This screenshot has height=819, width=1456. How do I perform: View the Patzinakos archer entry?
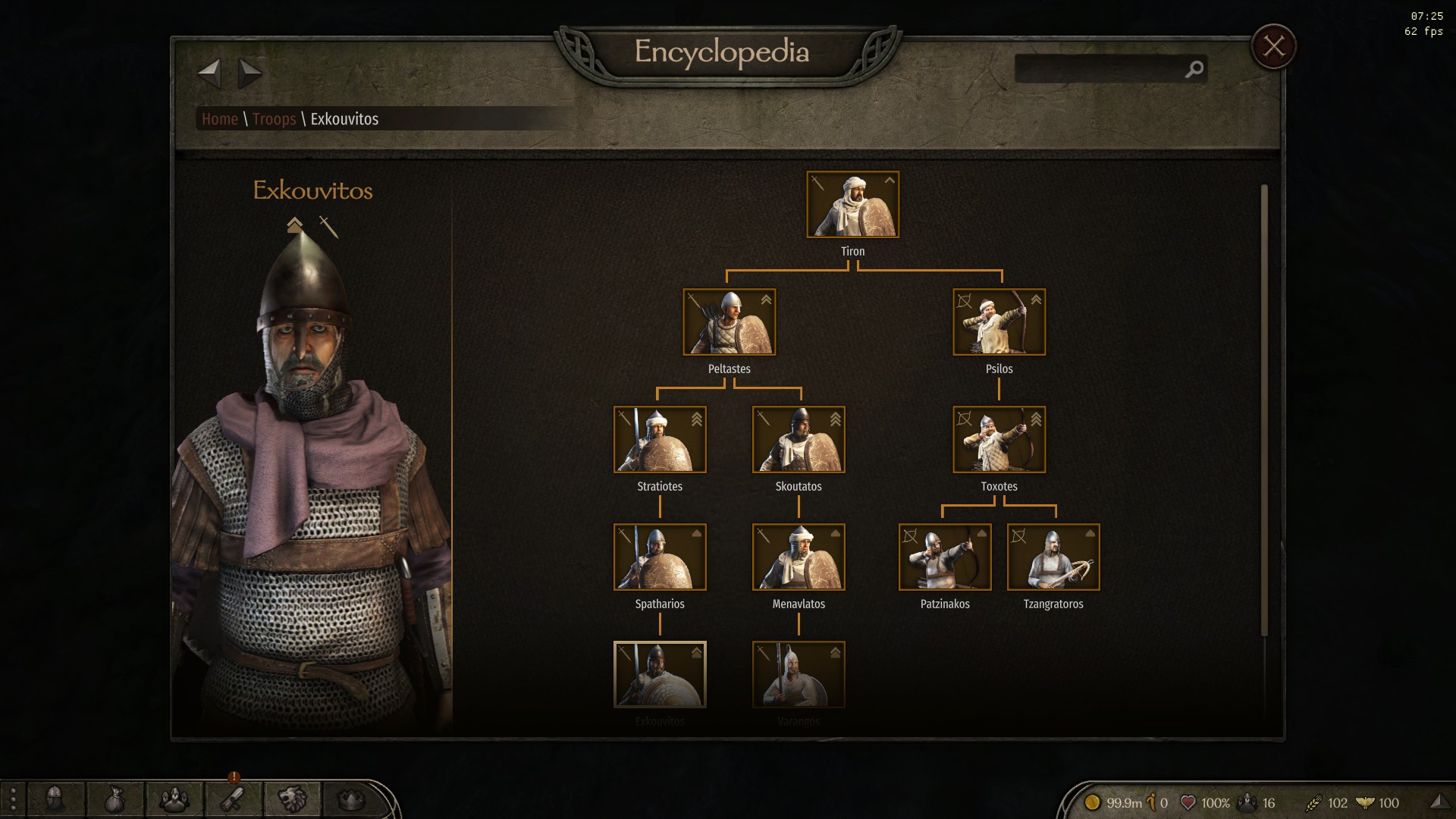click(x=945, y=557)
